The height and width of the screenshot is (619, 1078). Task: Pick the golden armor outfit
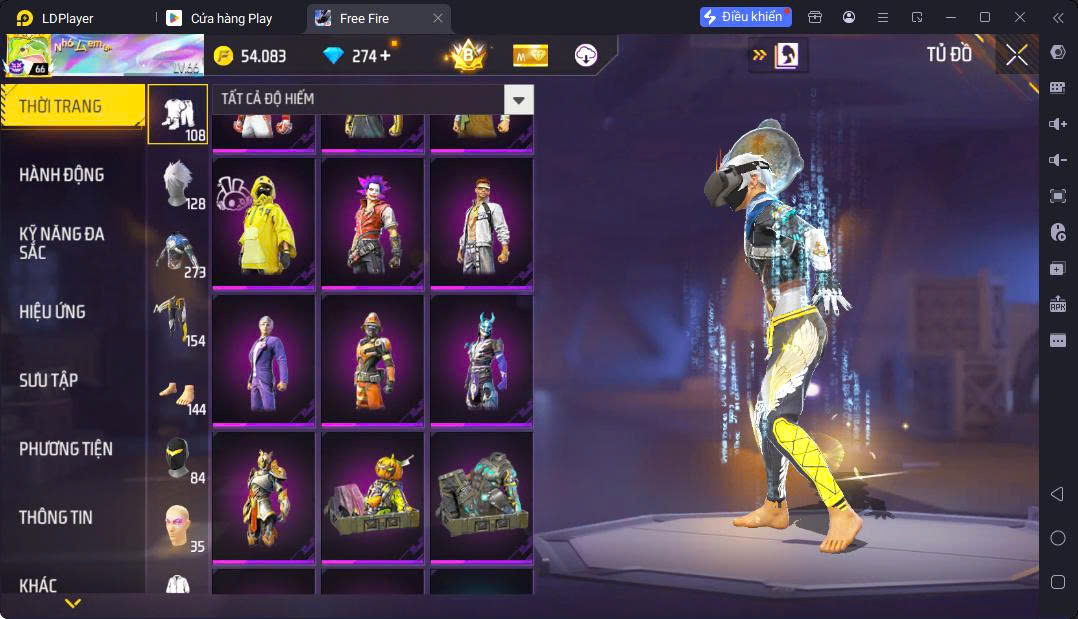tap(264, 496)
